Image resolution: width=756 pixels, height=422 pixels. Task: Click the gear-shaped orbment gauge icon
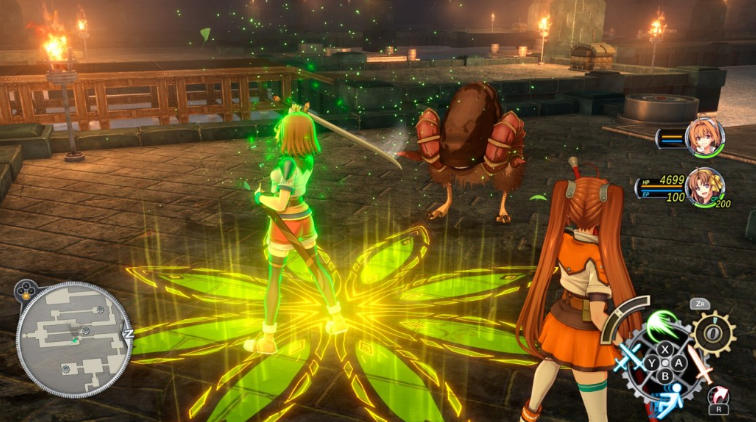tap(714, 333)
